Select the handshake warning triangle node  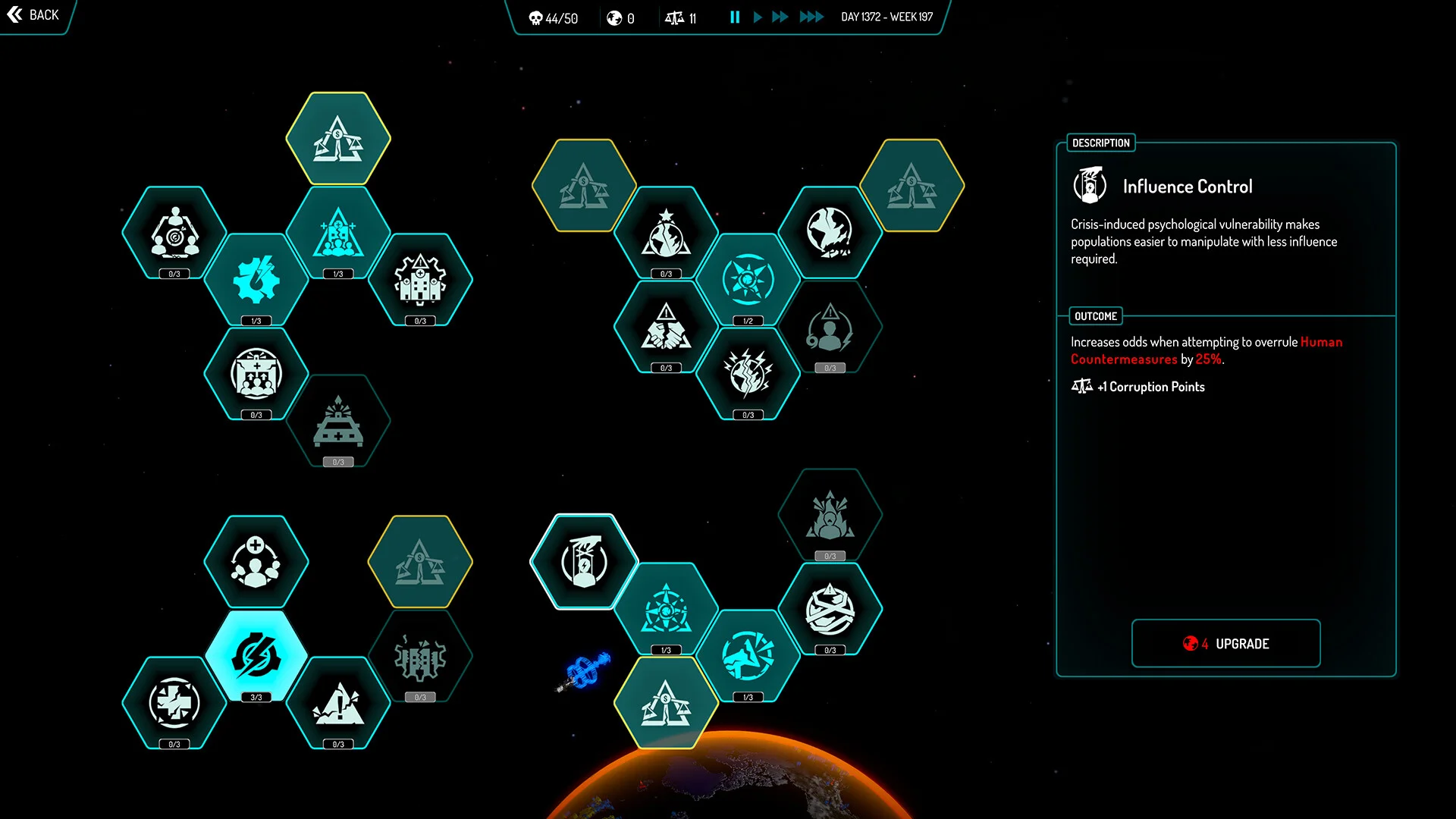[x=666, y=328]
